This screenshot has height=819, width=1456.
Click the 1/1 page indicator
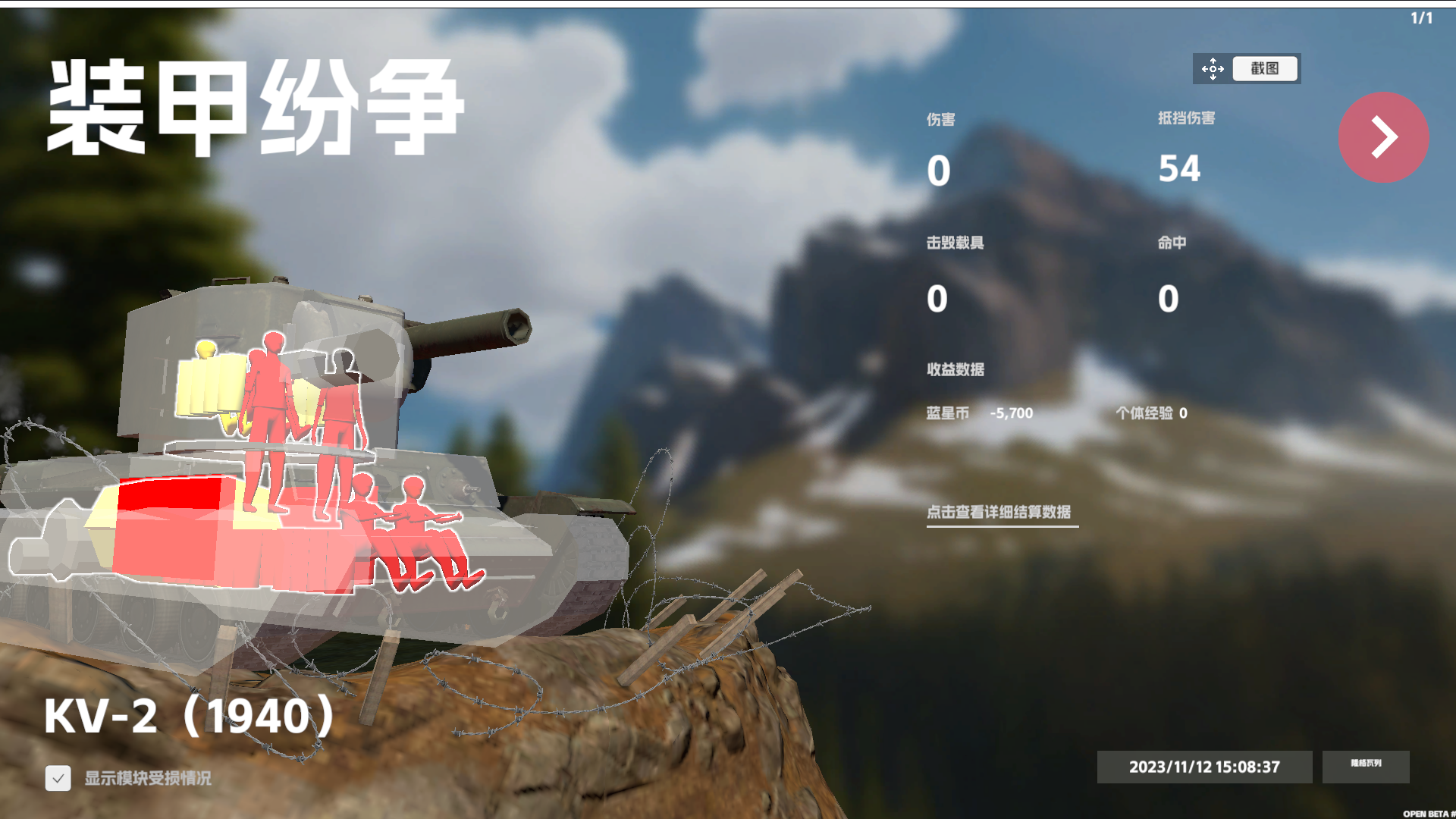[x=1422, y=17]
